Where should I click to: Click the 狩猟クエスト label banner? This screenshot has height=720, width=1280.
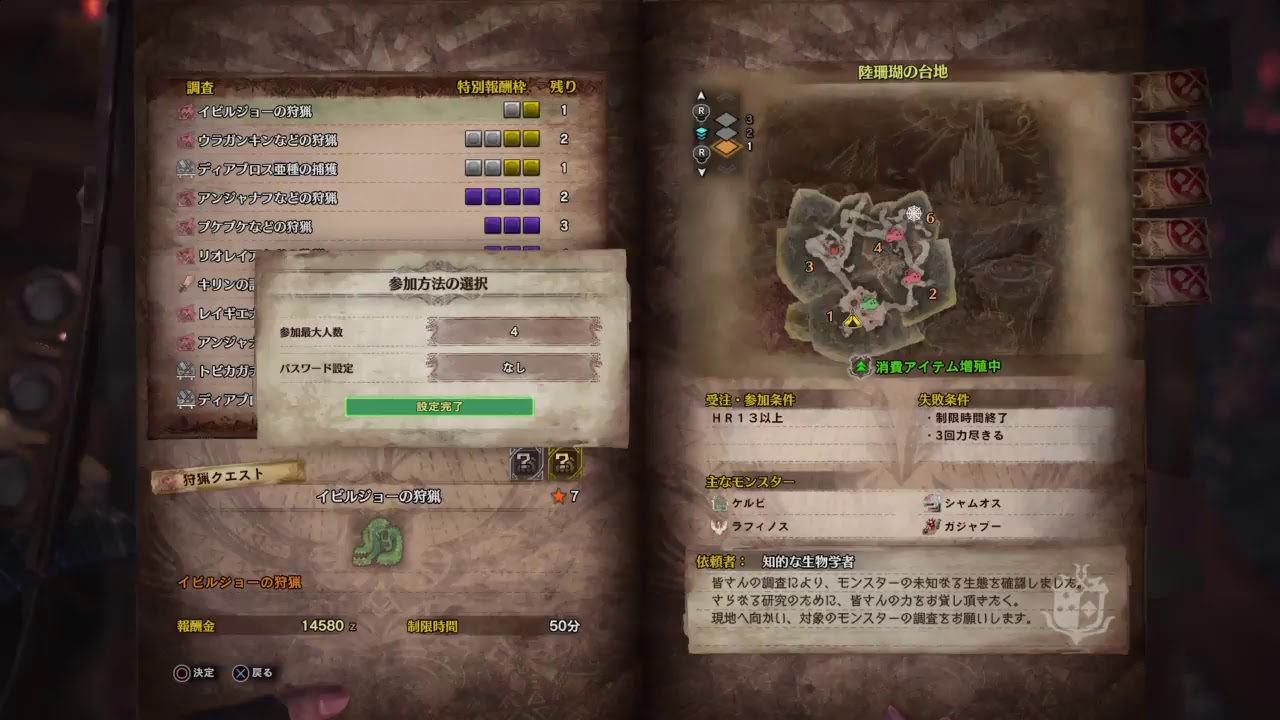tap(222, 474)
